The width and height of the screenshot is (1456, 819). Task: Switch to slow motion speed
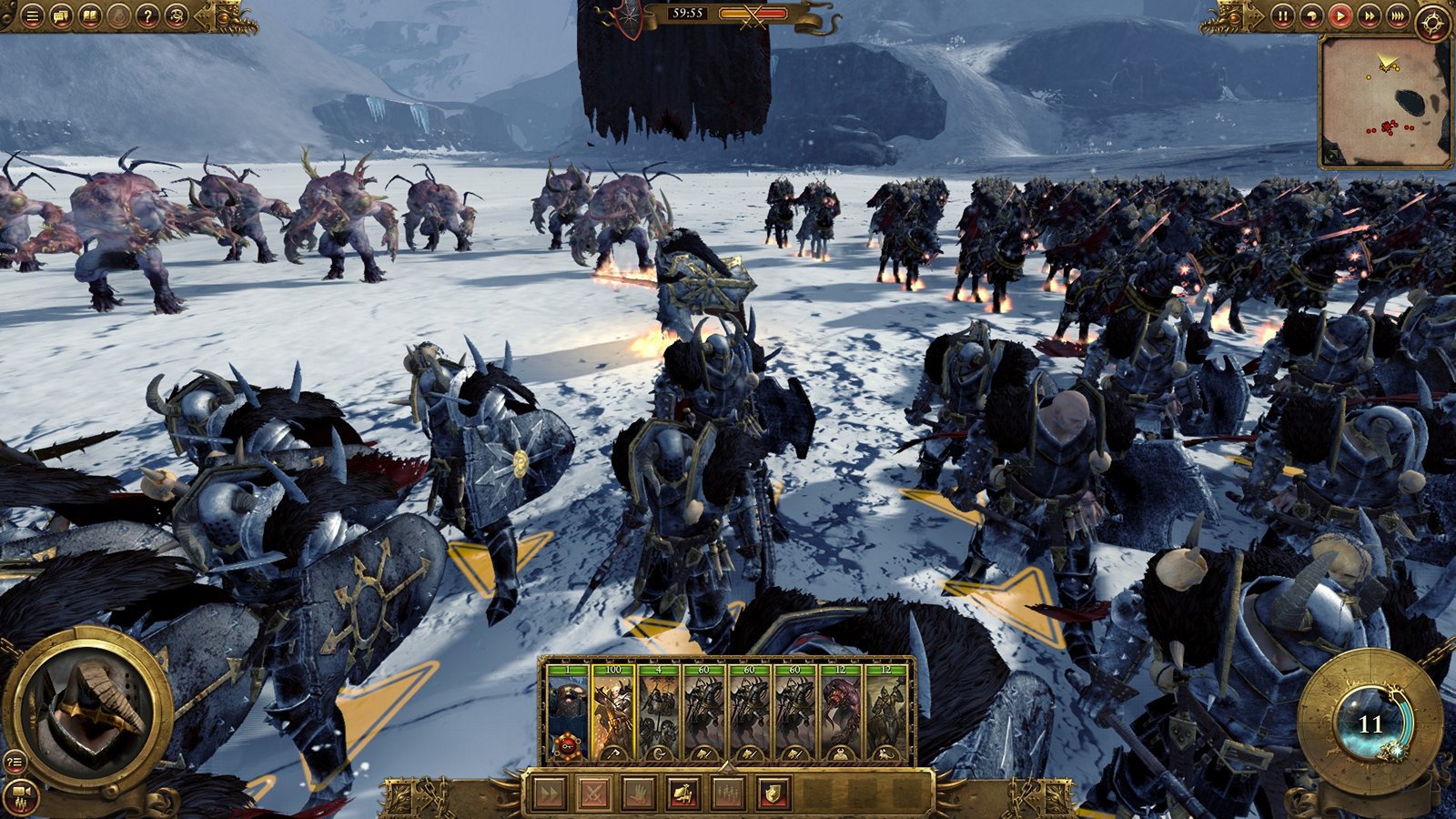(x=1310, y=15)
